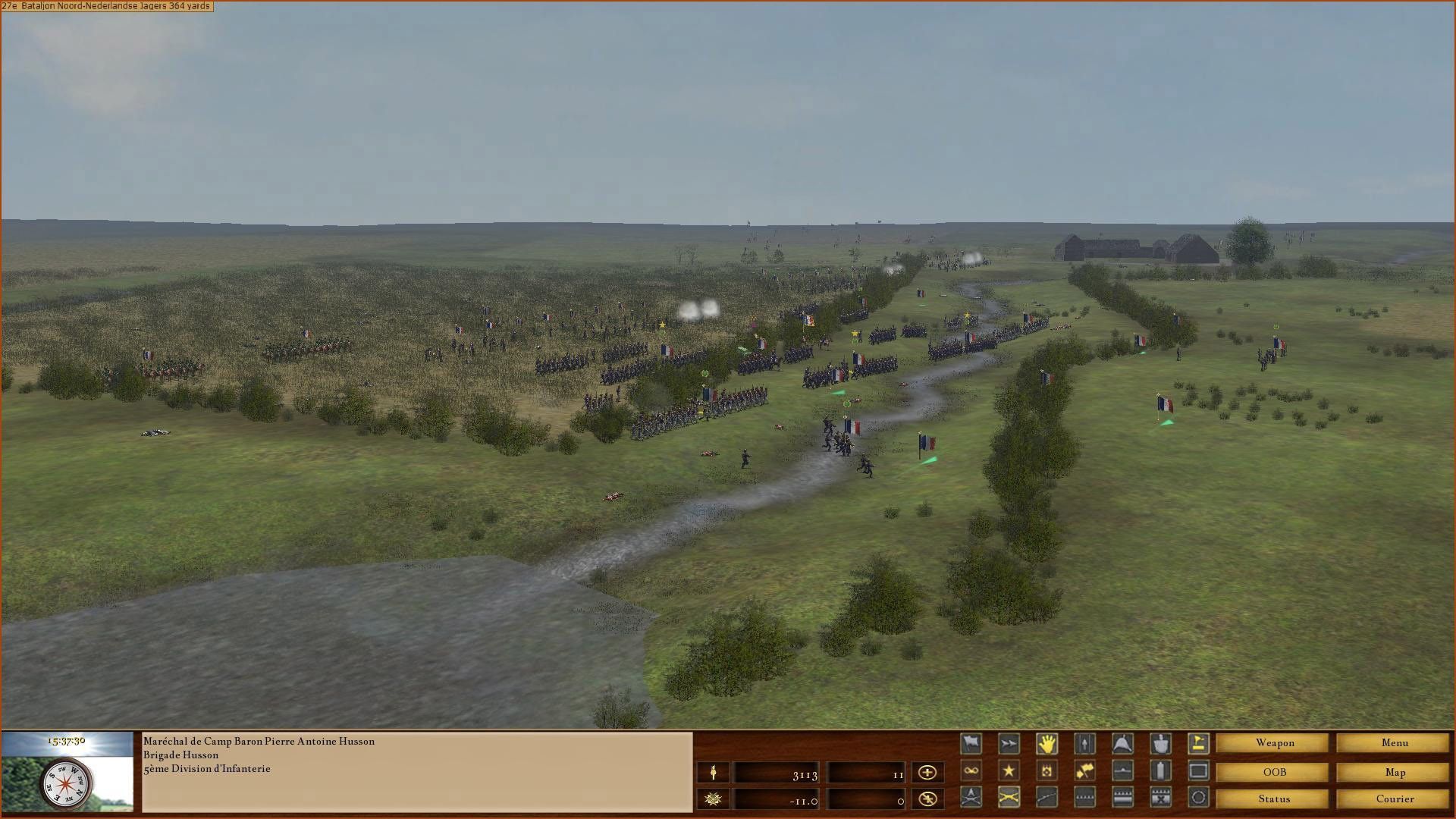This screenshot has height=819, width=1456.
Task: Click the infinity symbol icon
Action: click(x=971, y=771)
